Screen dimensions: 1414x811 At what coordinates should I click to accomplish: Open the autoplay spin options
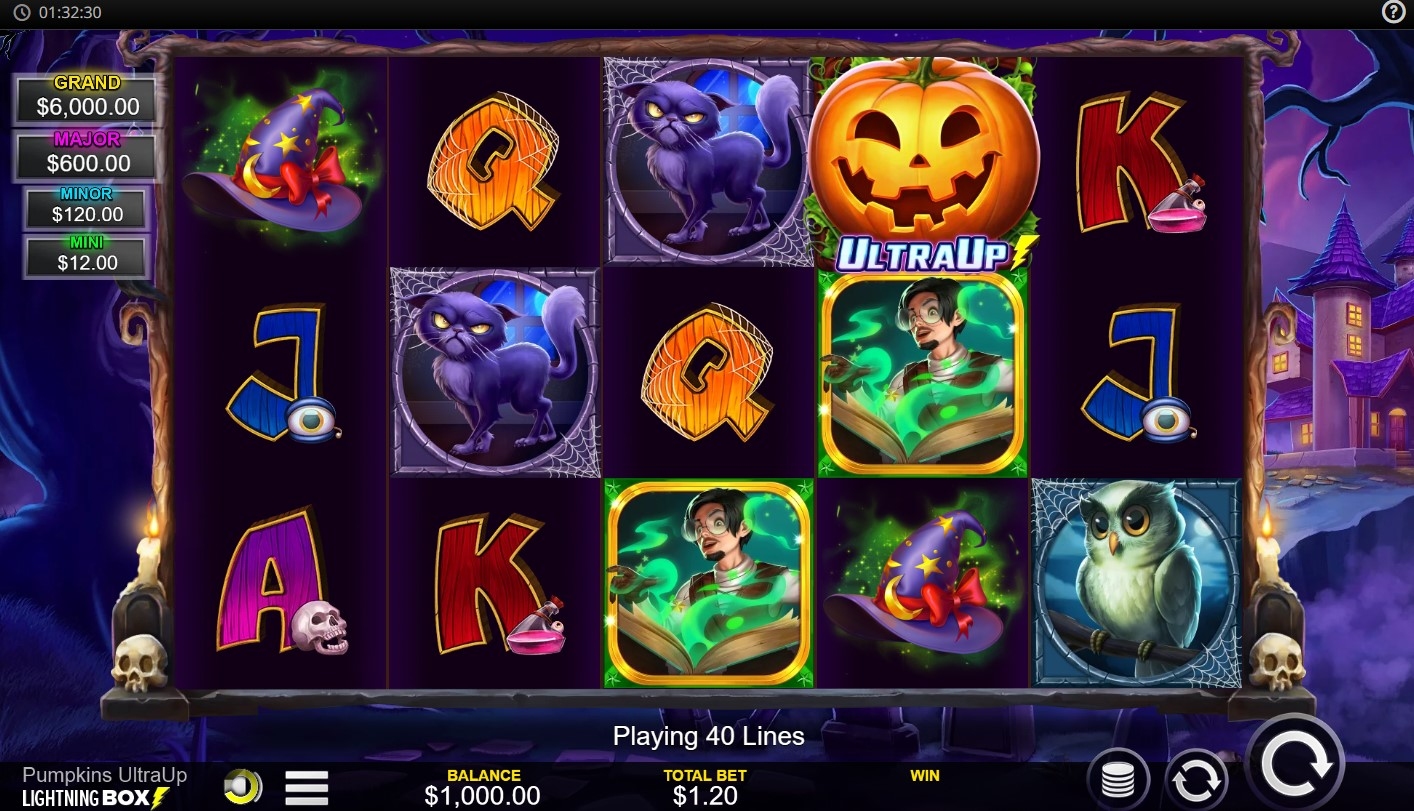(x=1196, y=779)
